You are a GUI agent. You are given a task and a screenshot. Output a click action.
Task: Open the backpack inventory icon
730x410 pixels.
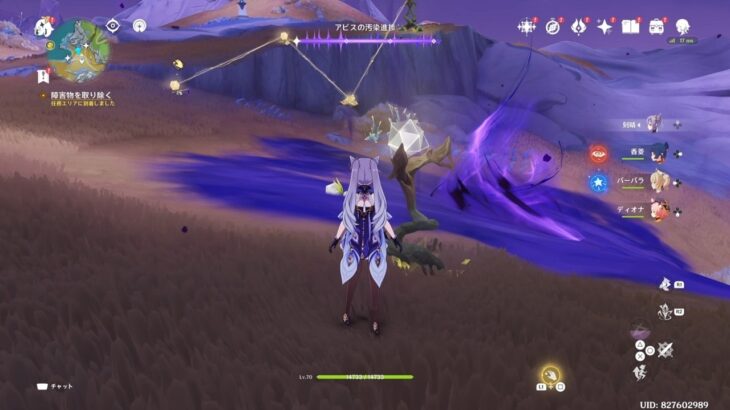coord(656,27)
